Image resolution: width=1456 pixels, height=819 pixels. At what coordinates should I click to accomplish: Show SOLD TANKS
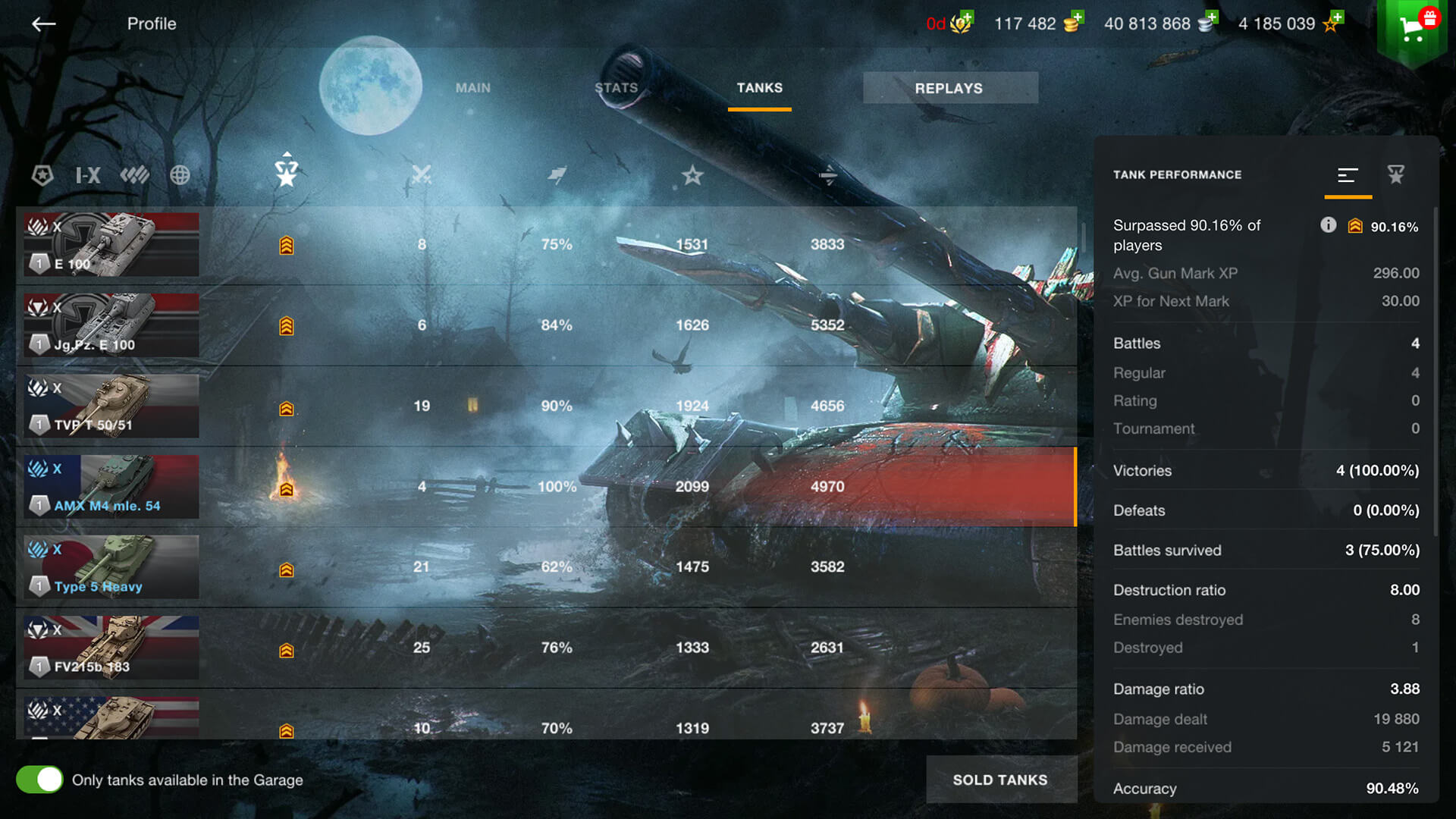pyautogui.click(x=1000, y=780)
